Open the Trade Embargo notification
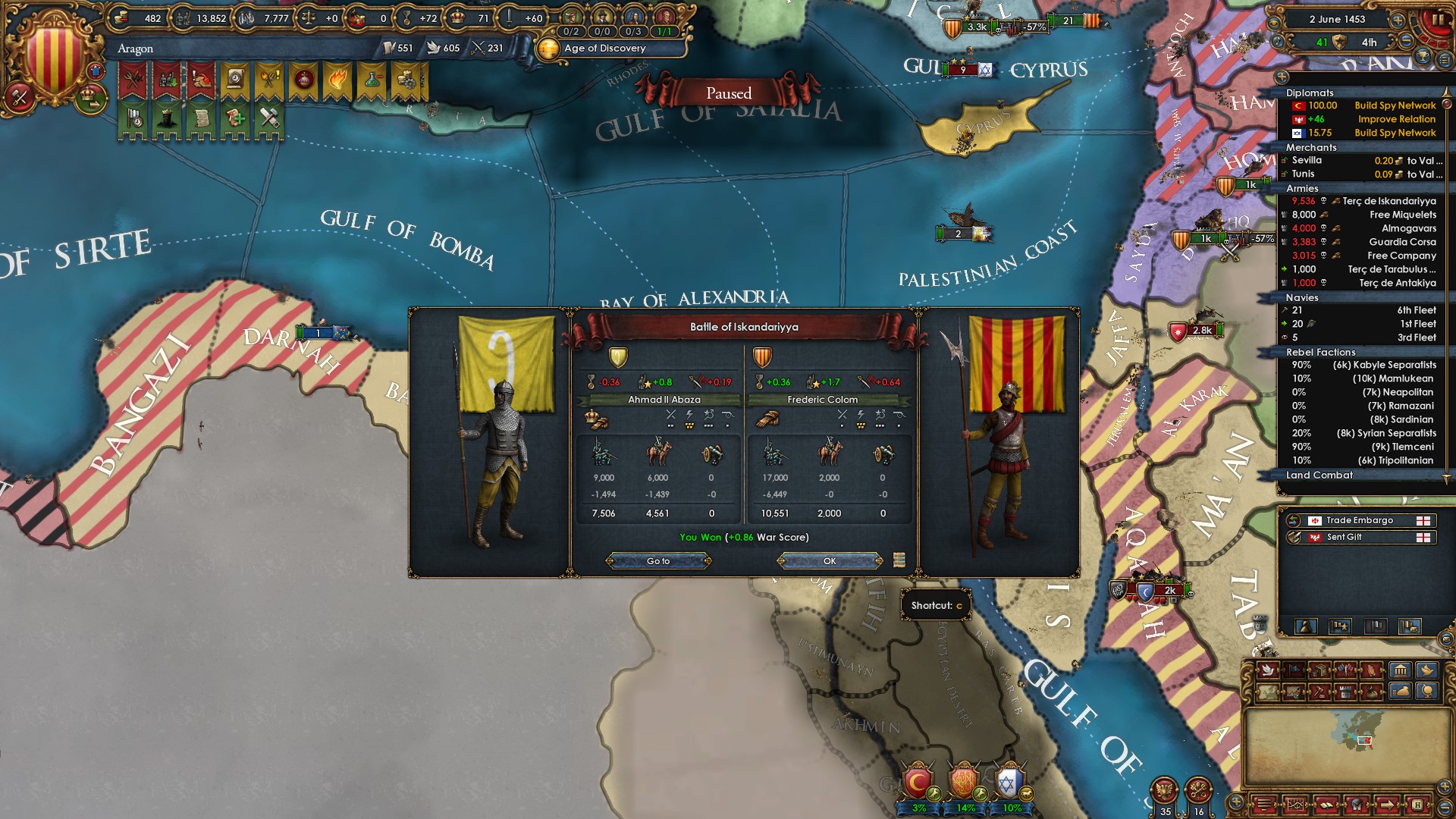 coord(1359,520)
